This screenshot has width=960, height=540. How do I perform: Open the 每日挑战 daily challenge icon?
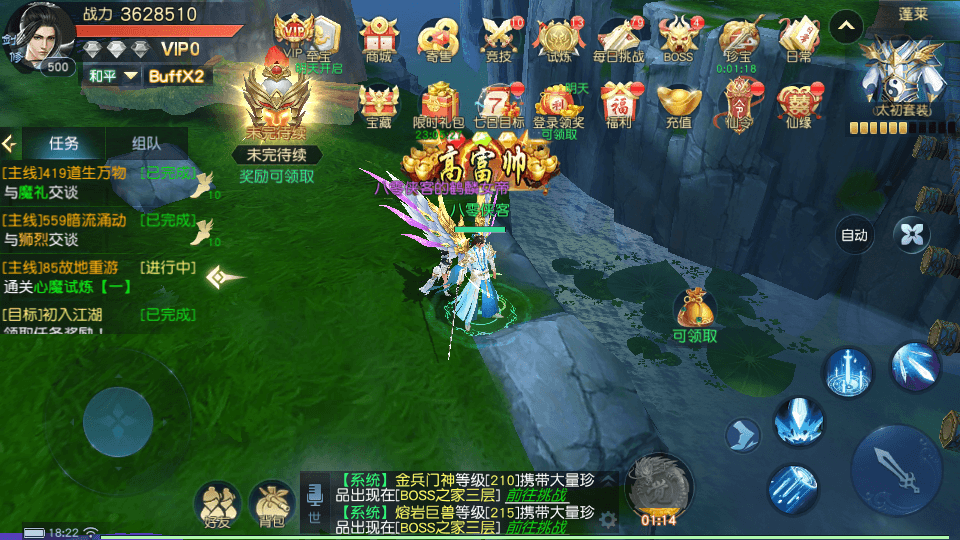[620, 40]
